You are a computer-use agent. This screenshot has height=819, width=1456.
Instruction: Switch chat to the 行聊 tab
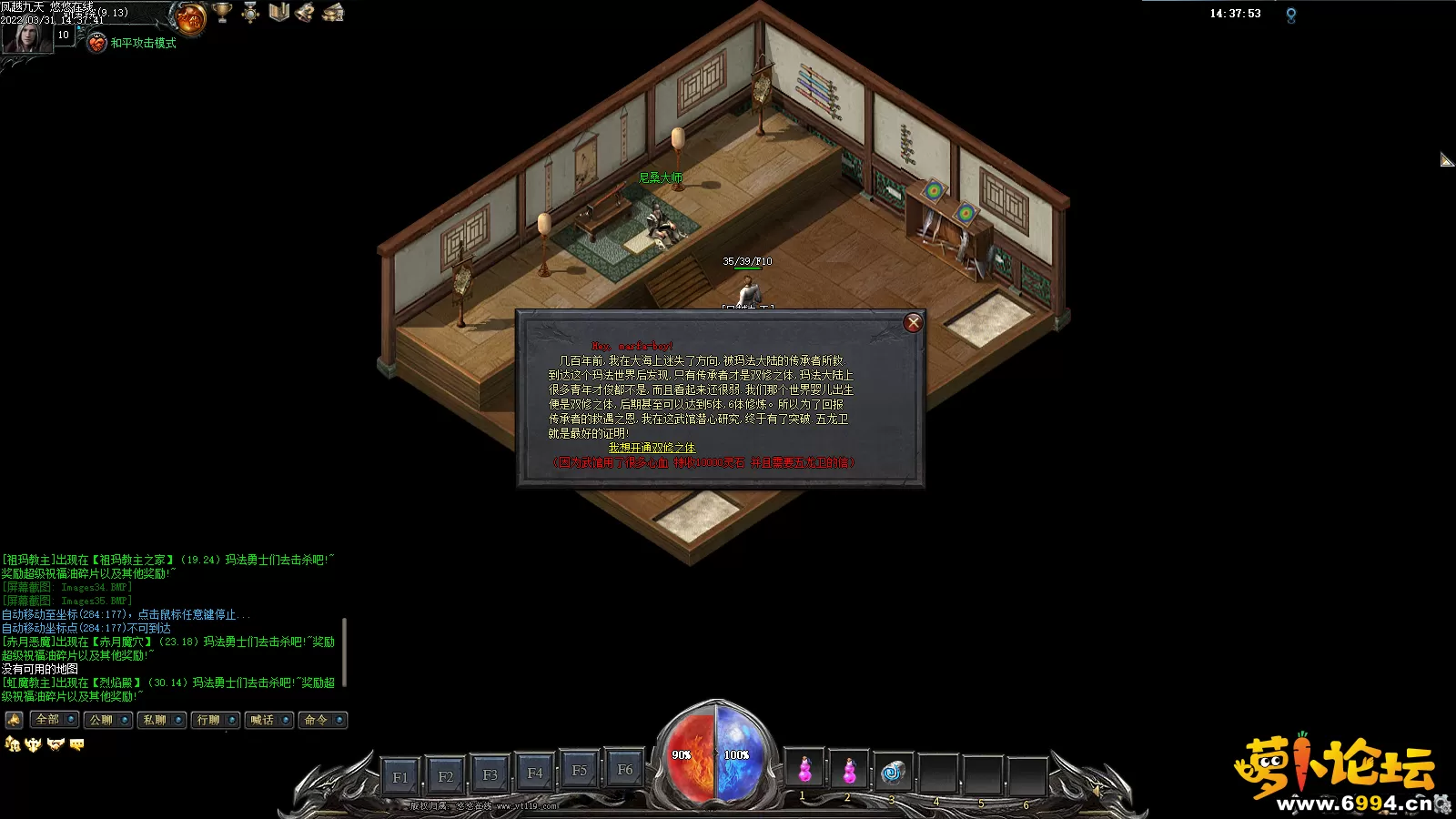[x=208, y=720]
